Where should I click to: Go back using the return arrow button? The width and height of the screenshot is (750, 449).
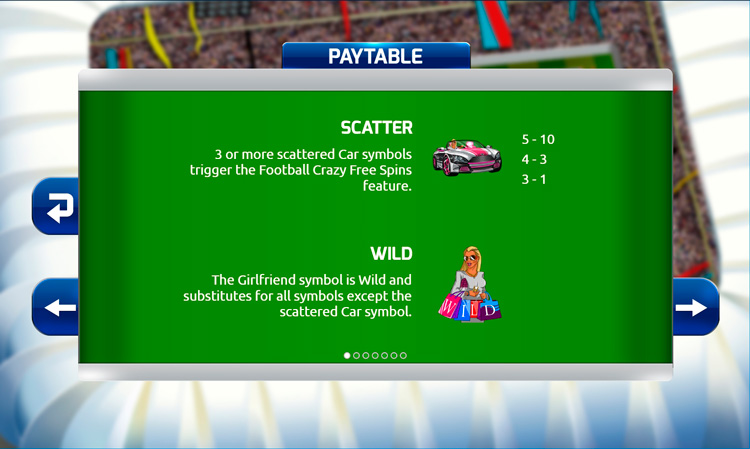click(59, 208)
